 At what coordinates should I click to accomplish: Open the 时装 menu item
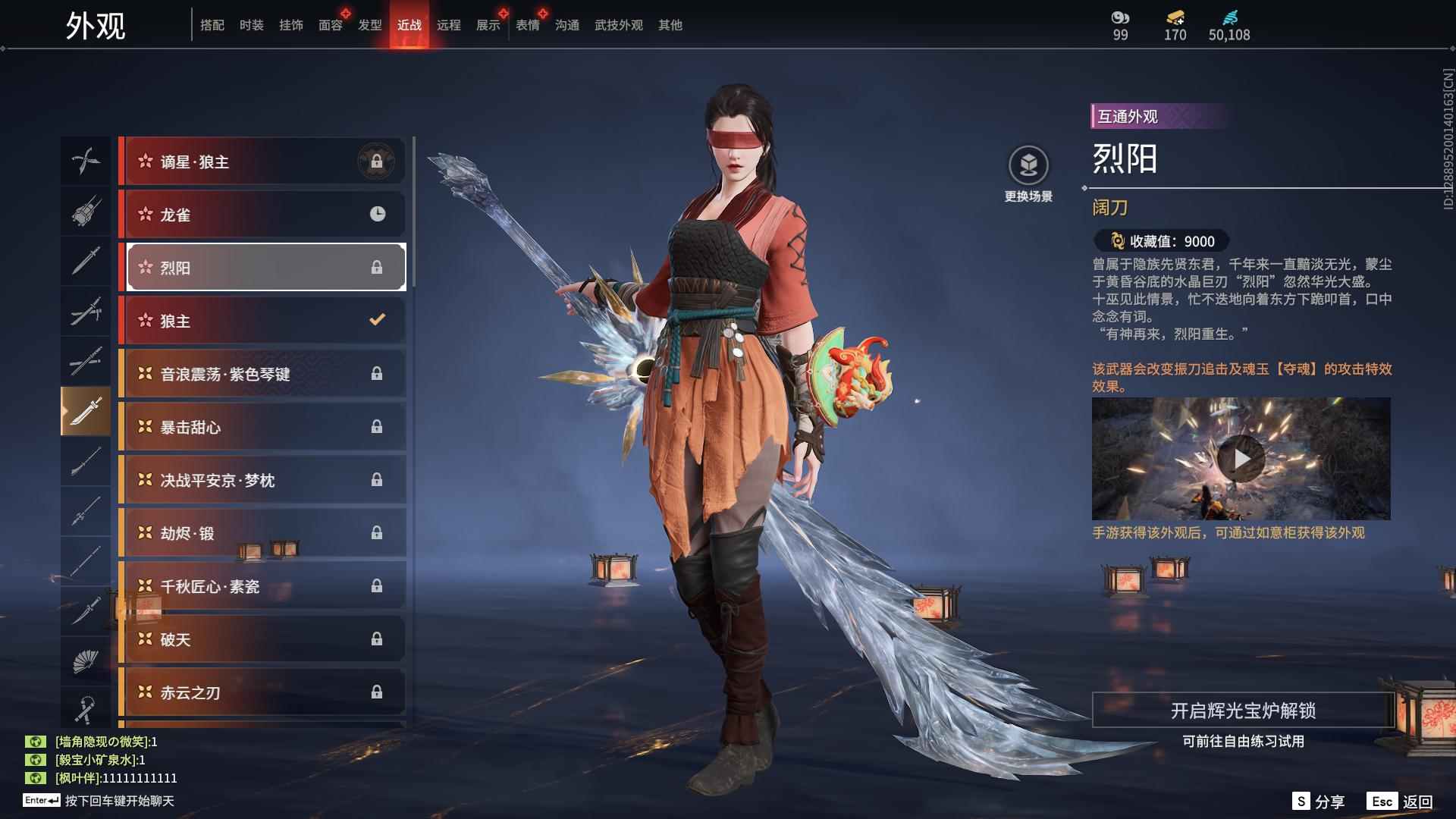[250, 24]
